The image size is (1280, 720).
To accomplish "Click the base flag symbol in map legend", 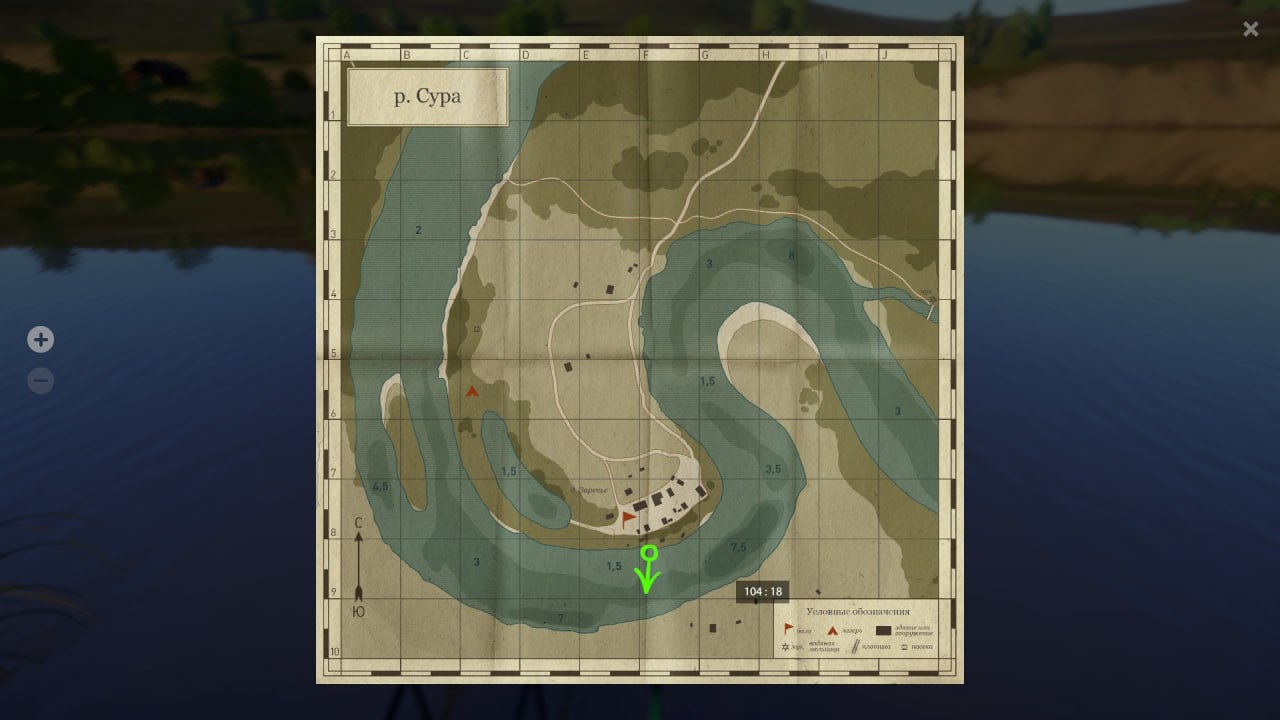I will [x=788, y=630].
